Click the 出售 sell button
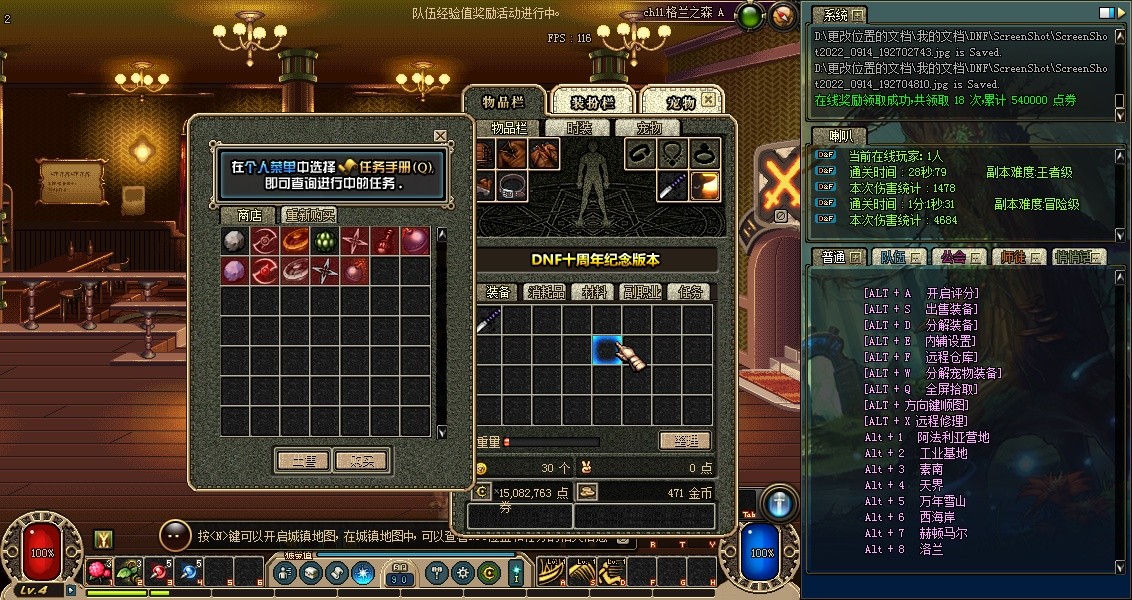The width and height of the screenshot is (1132, 600). click(302, 461)
